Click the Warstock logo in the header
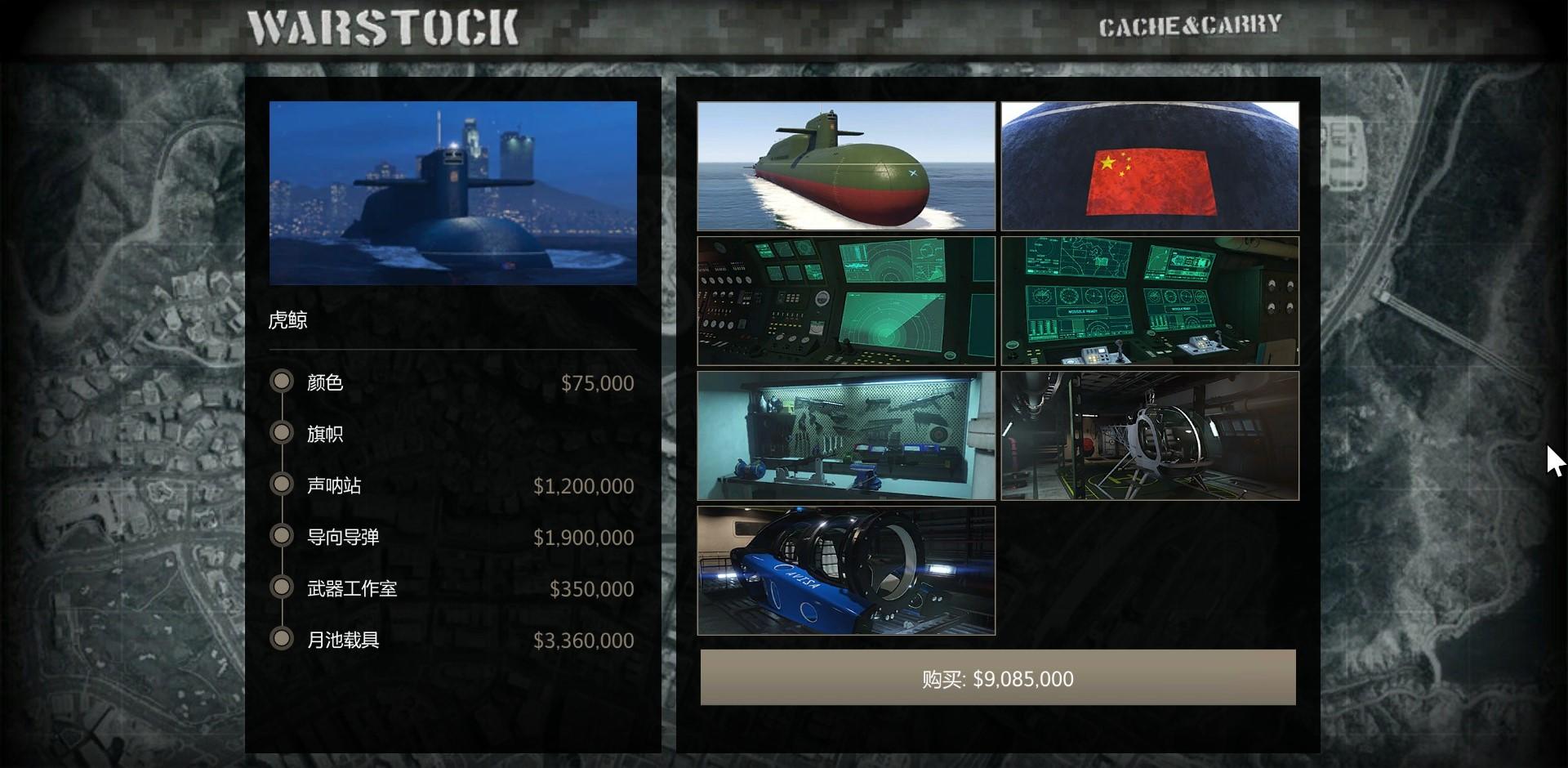This screenshot has width=1568, height=768. tap(383, 28)
